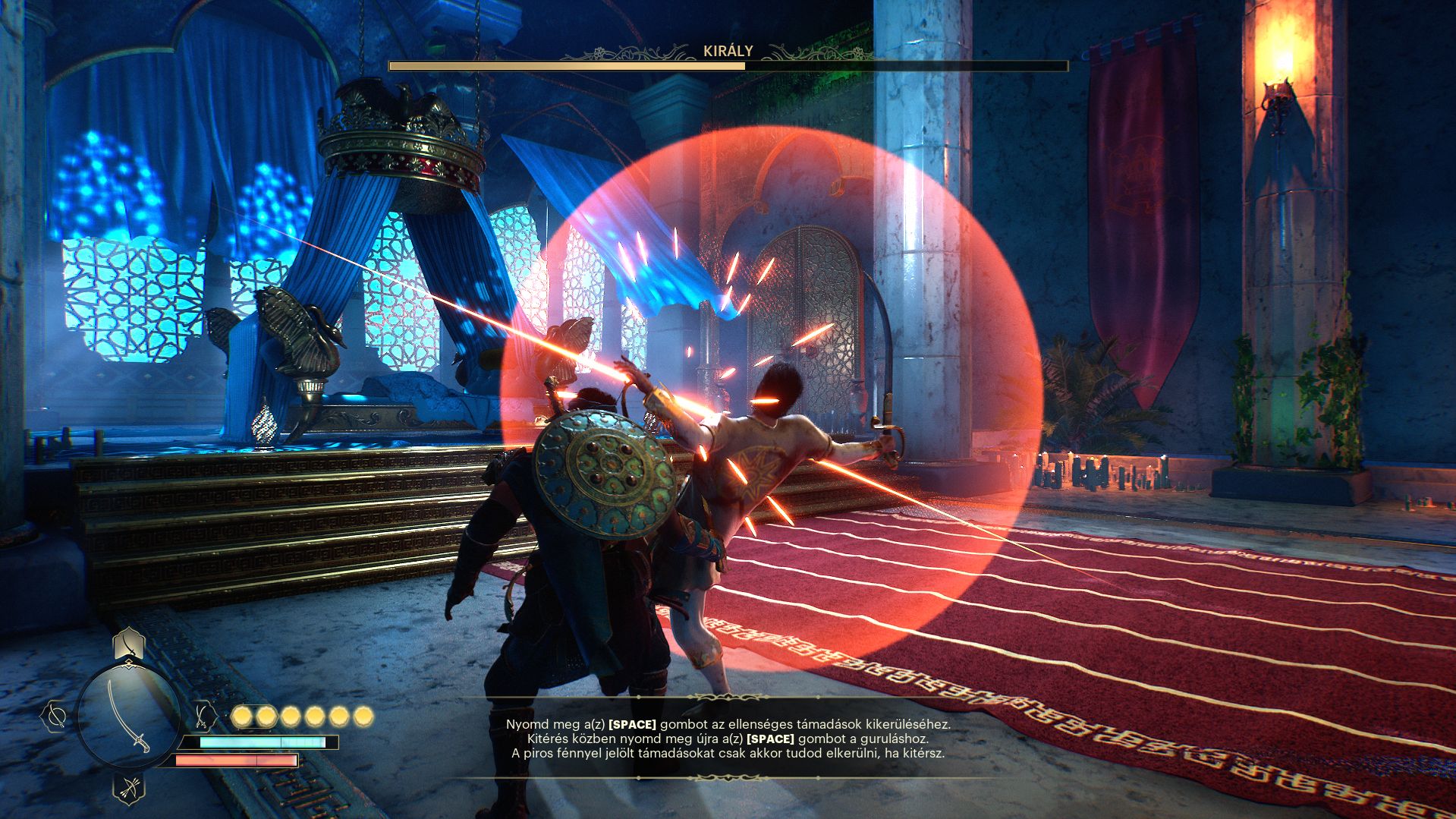Switch to the dual swords slot
Screen dimensions: 1456x819
point(202,714)
